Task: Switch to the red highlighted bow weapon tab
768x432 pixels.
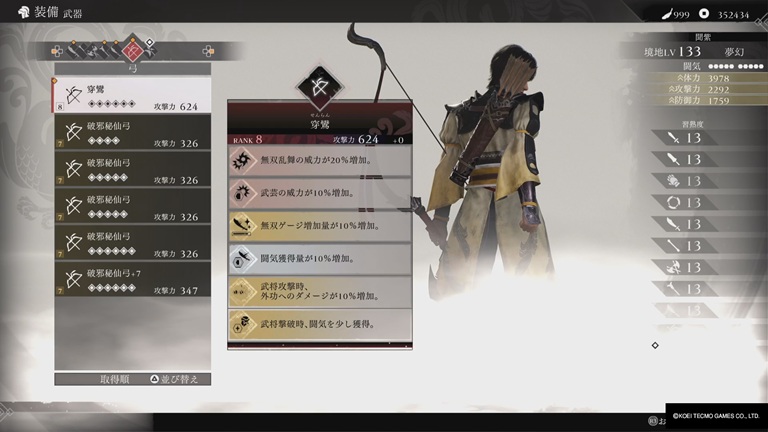Action: (x=131, y=49)
